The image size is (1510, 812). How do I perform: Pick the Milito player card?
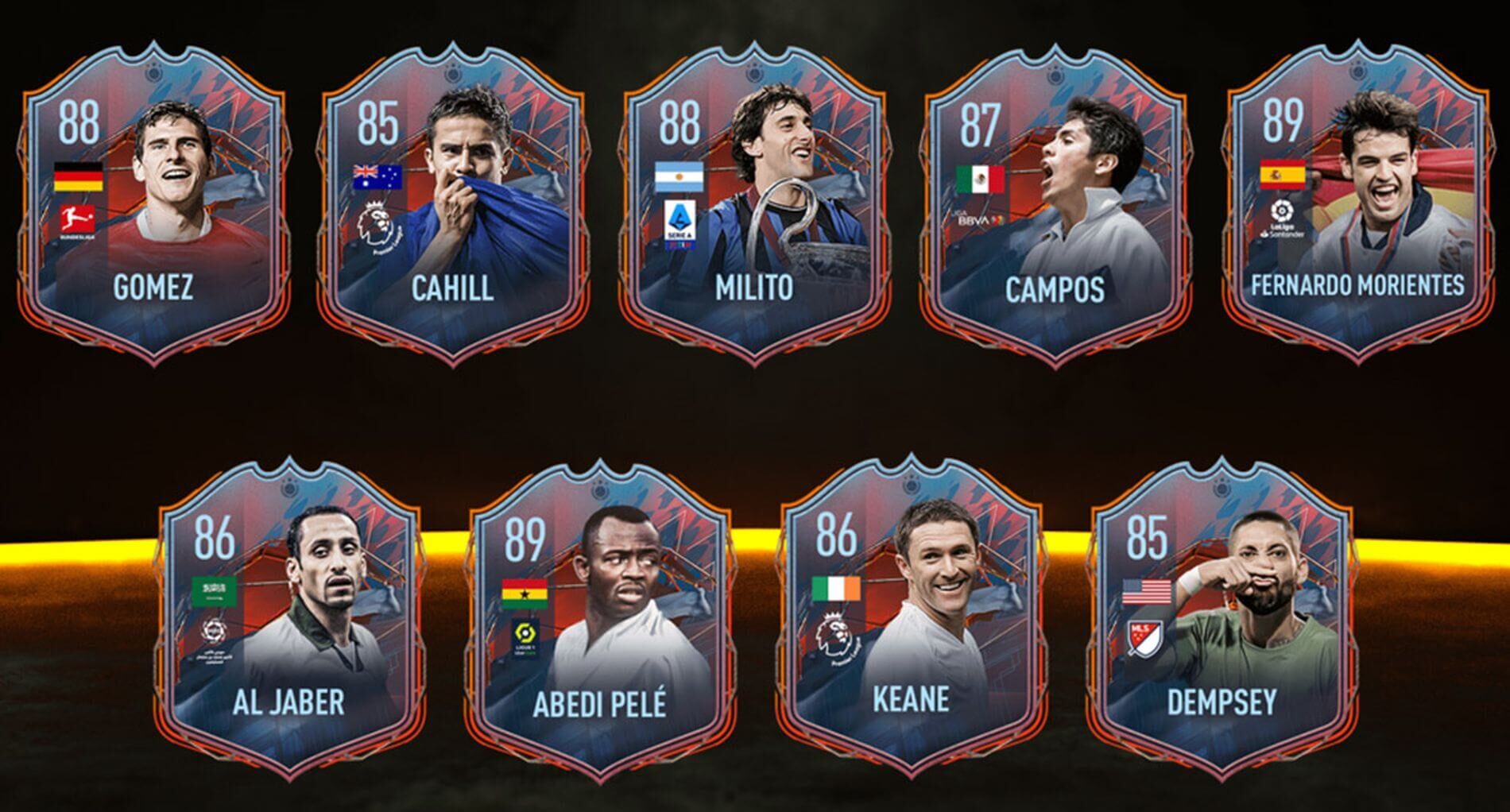[753, 207]
